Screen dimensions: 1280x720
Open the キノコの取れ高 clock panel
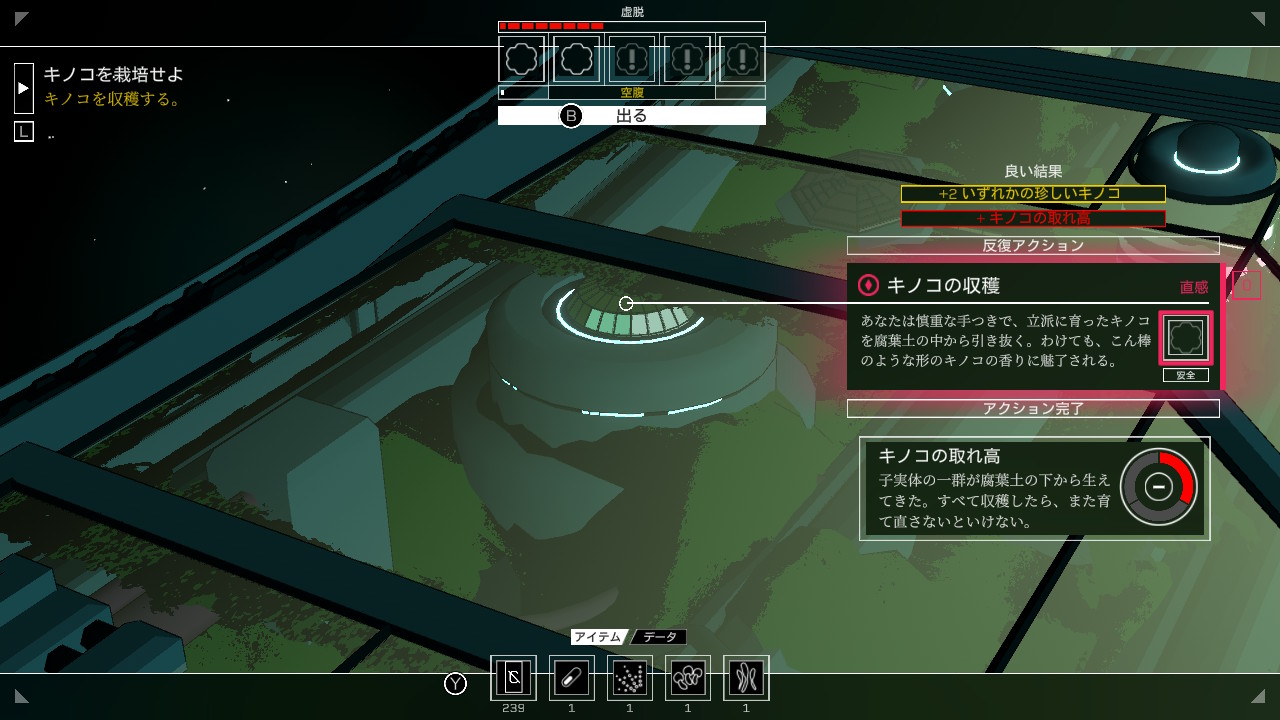pos(1034,488)
